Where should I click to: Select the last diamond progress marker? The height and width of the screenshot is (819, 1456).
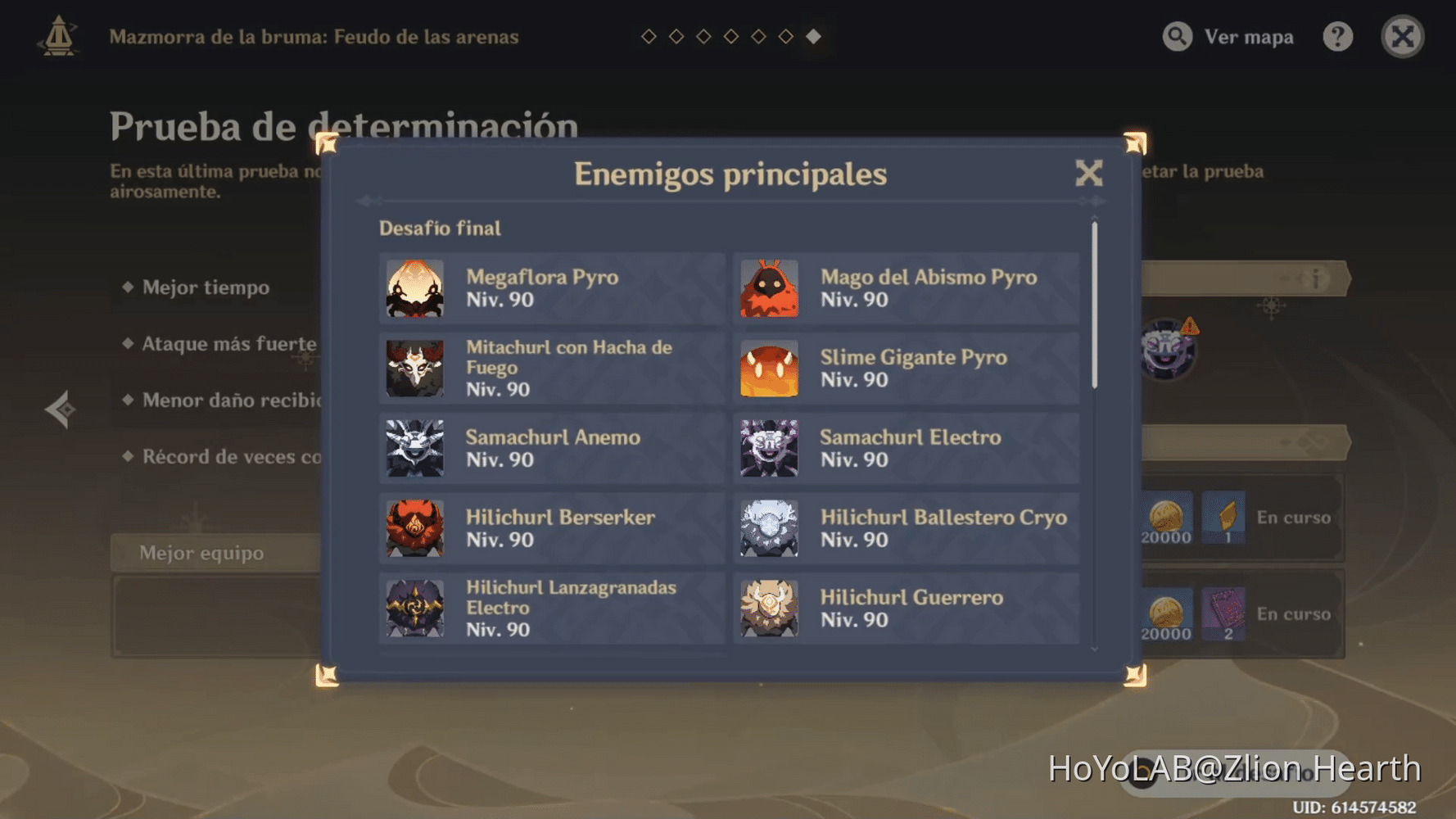pos(813,36)
